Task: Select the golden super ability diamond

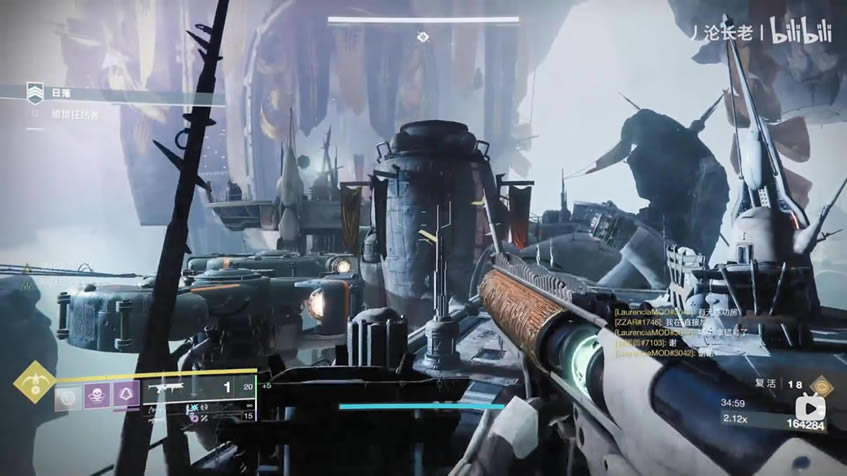Action: point(34,382)
